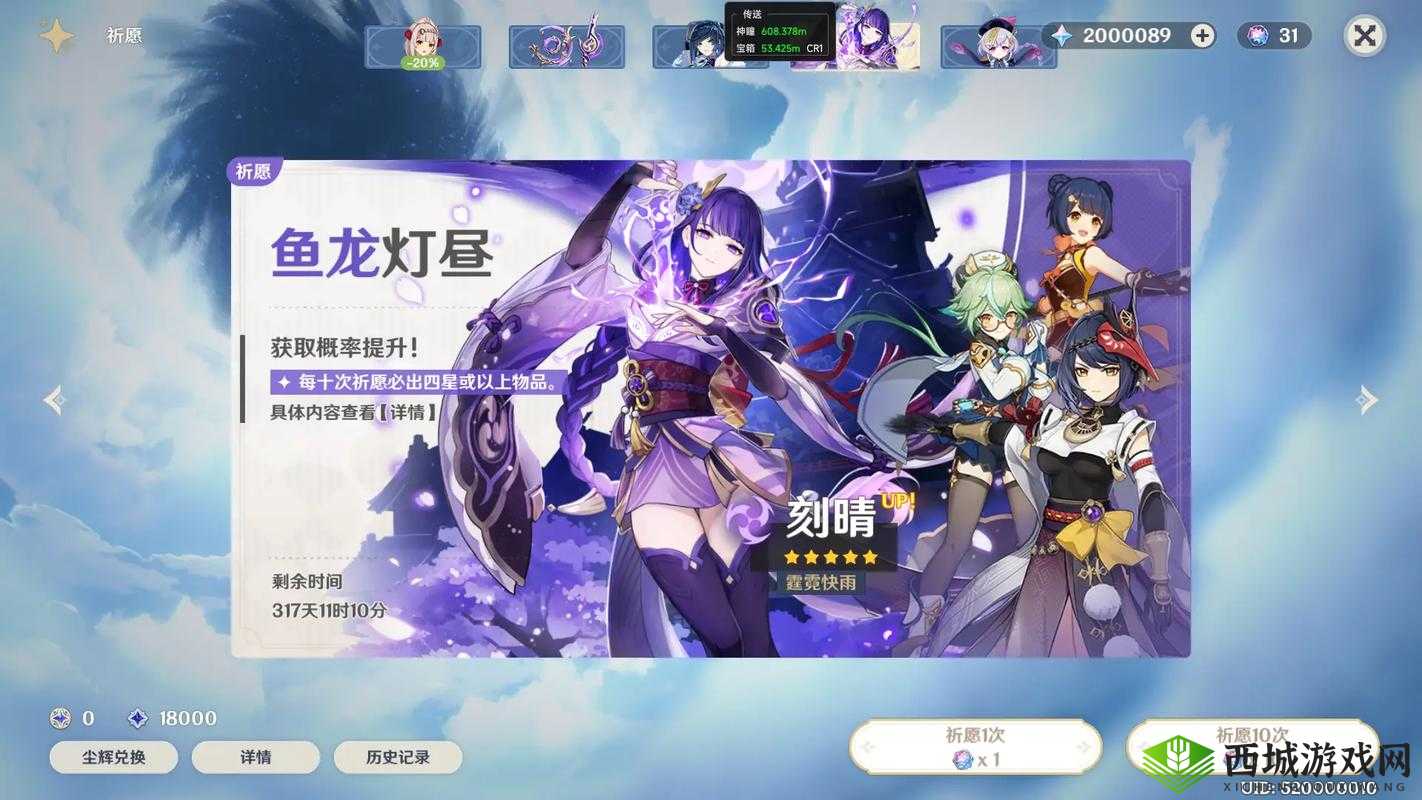The image size is (1422, 800).
Task: Click the Primogem icon in the top bar
Action: [1062, 35]
